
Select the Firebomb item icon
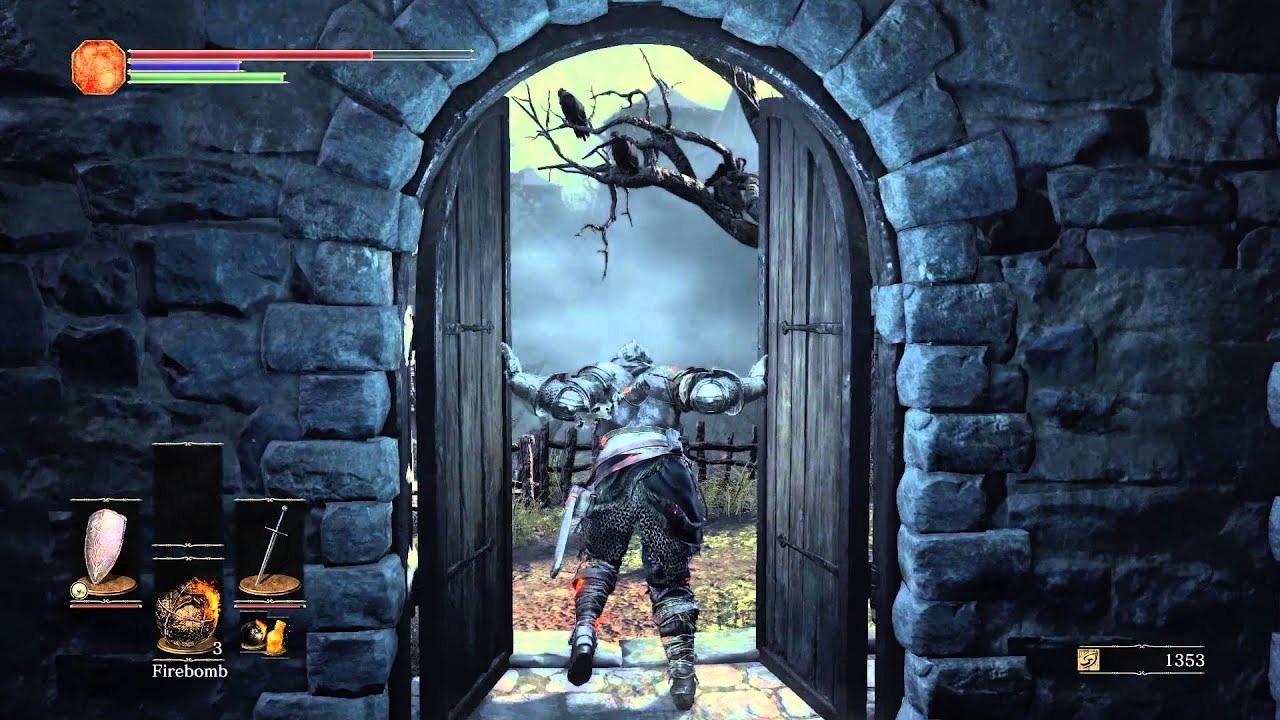(187, 608)
